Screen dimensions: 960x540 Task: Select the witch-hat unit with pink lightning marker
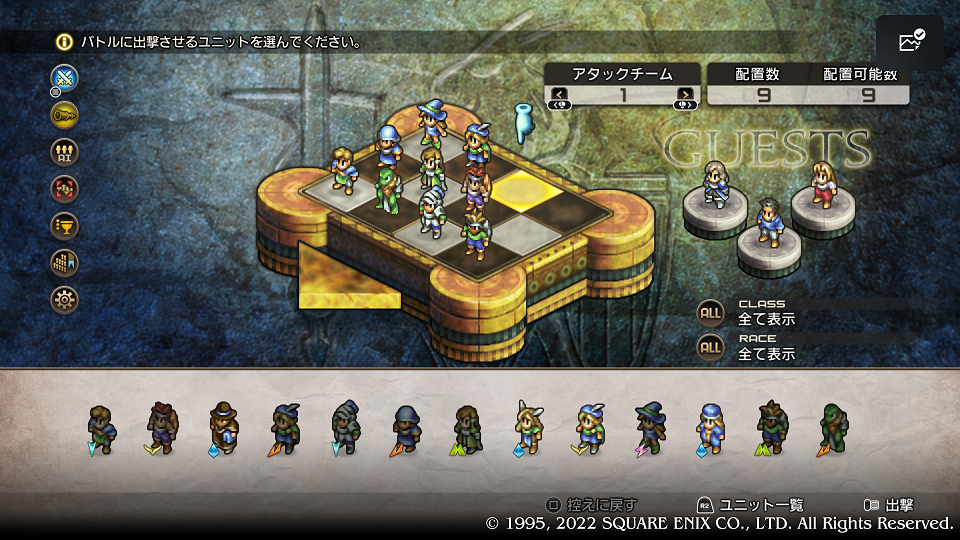(650, 427)
